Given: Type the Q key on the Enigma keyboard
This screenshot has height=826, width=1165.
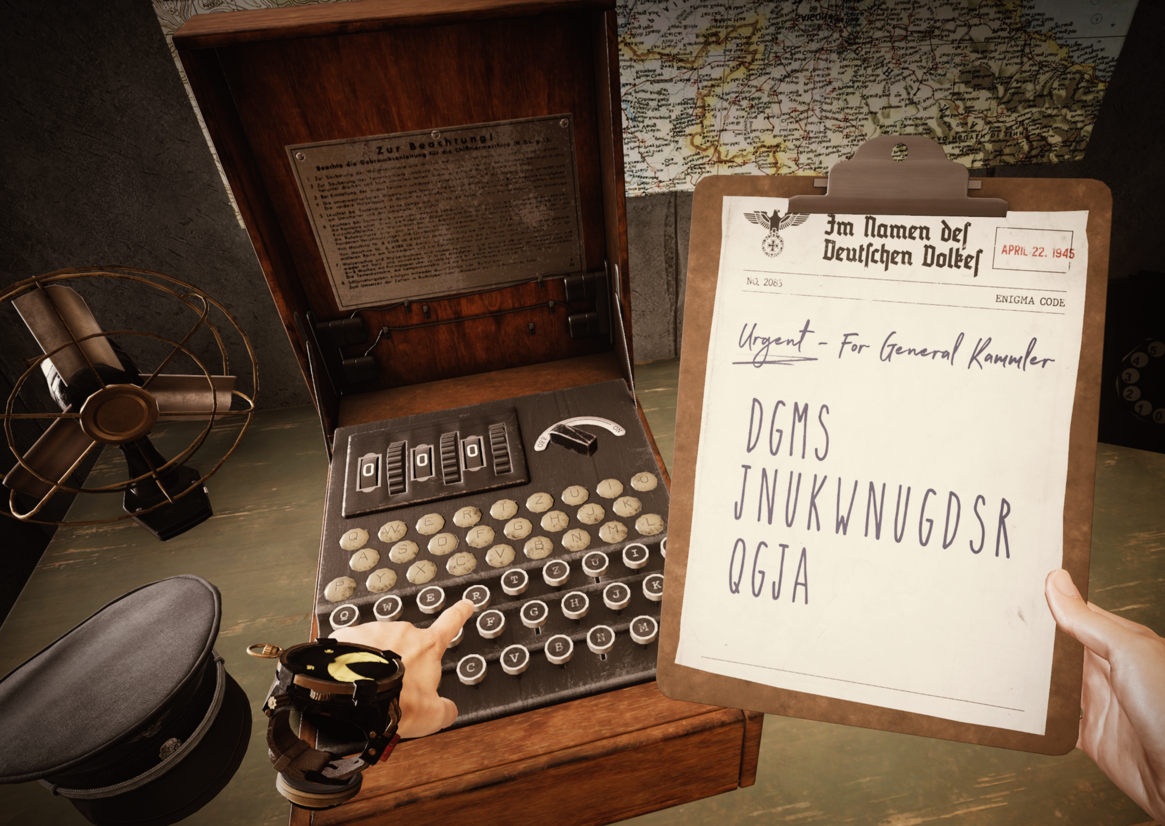Looking at the screenshot, I should [345, 616].
